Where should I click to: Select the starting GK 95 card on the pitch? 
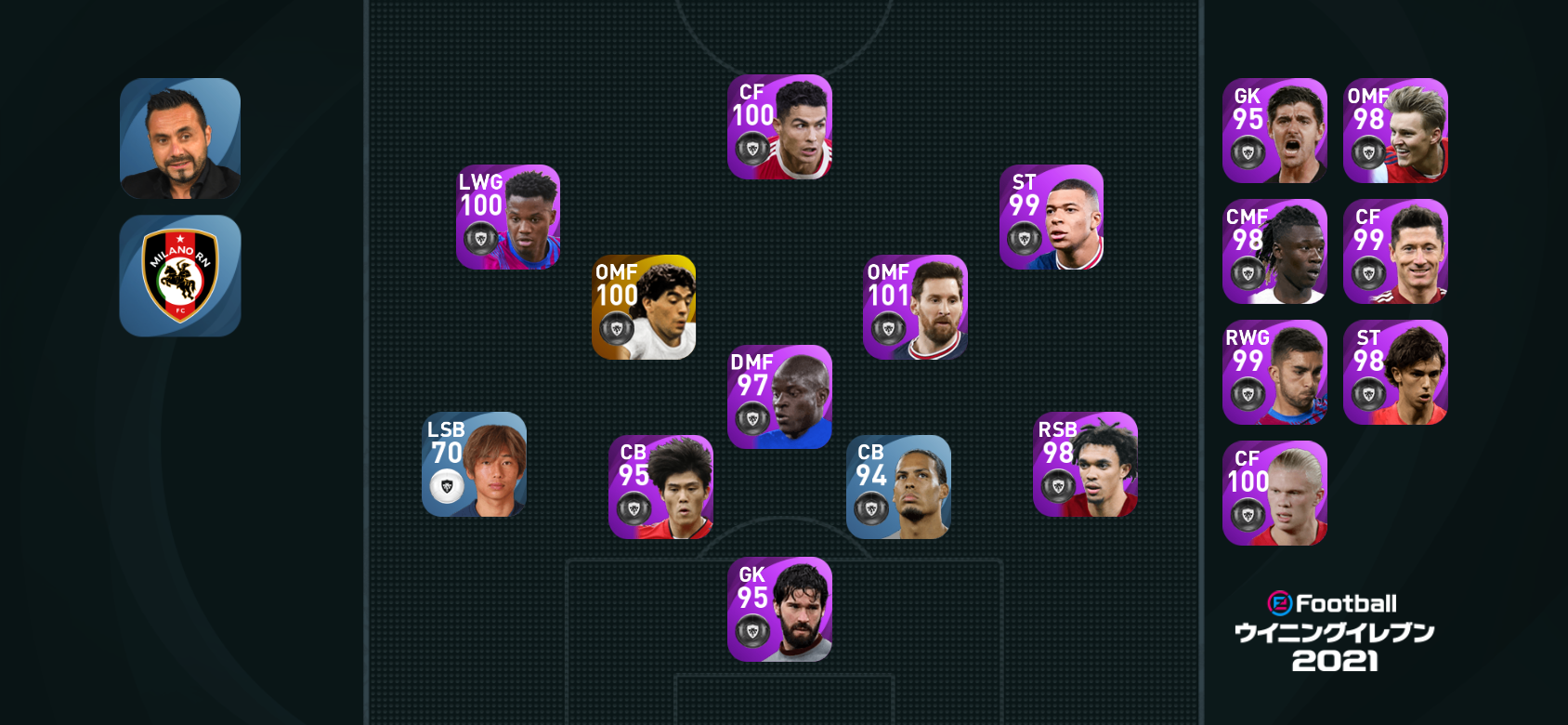click(x=779, y=610)
